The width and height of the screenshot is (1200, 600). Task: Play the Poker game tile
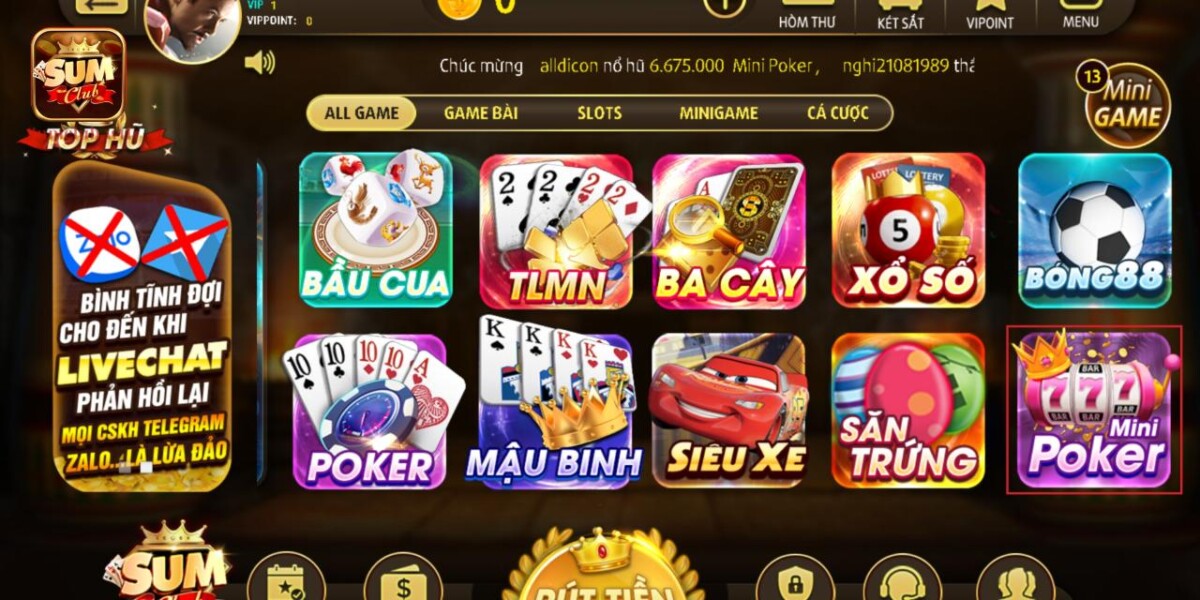click(371, 411)
